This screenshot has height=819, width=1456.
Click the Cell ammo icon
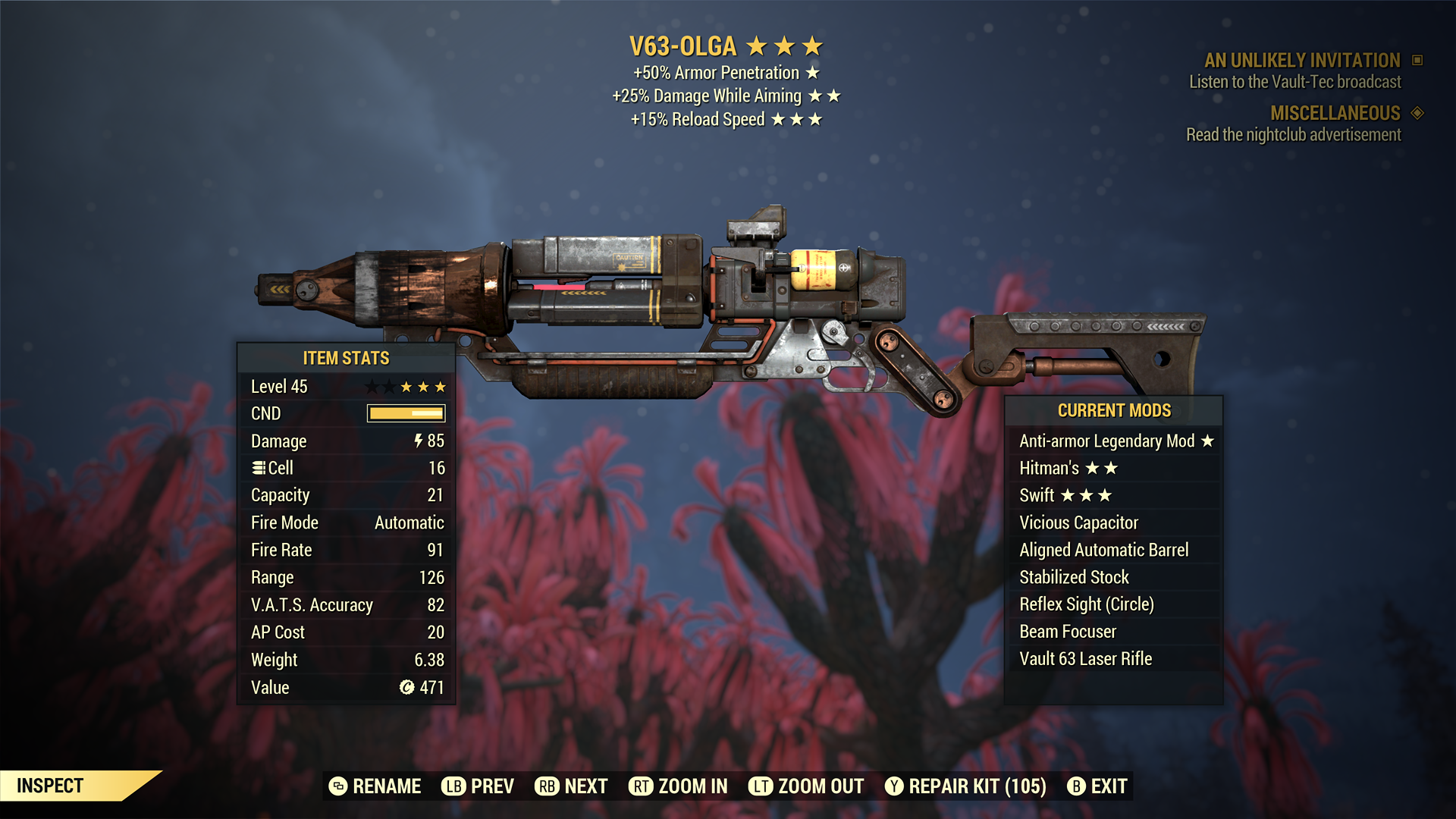point(260,468)
